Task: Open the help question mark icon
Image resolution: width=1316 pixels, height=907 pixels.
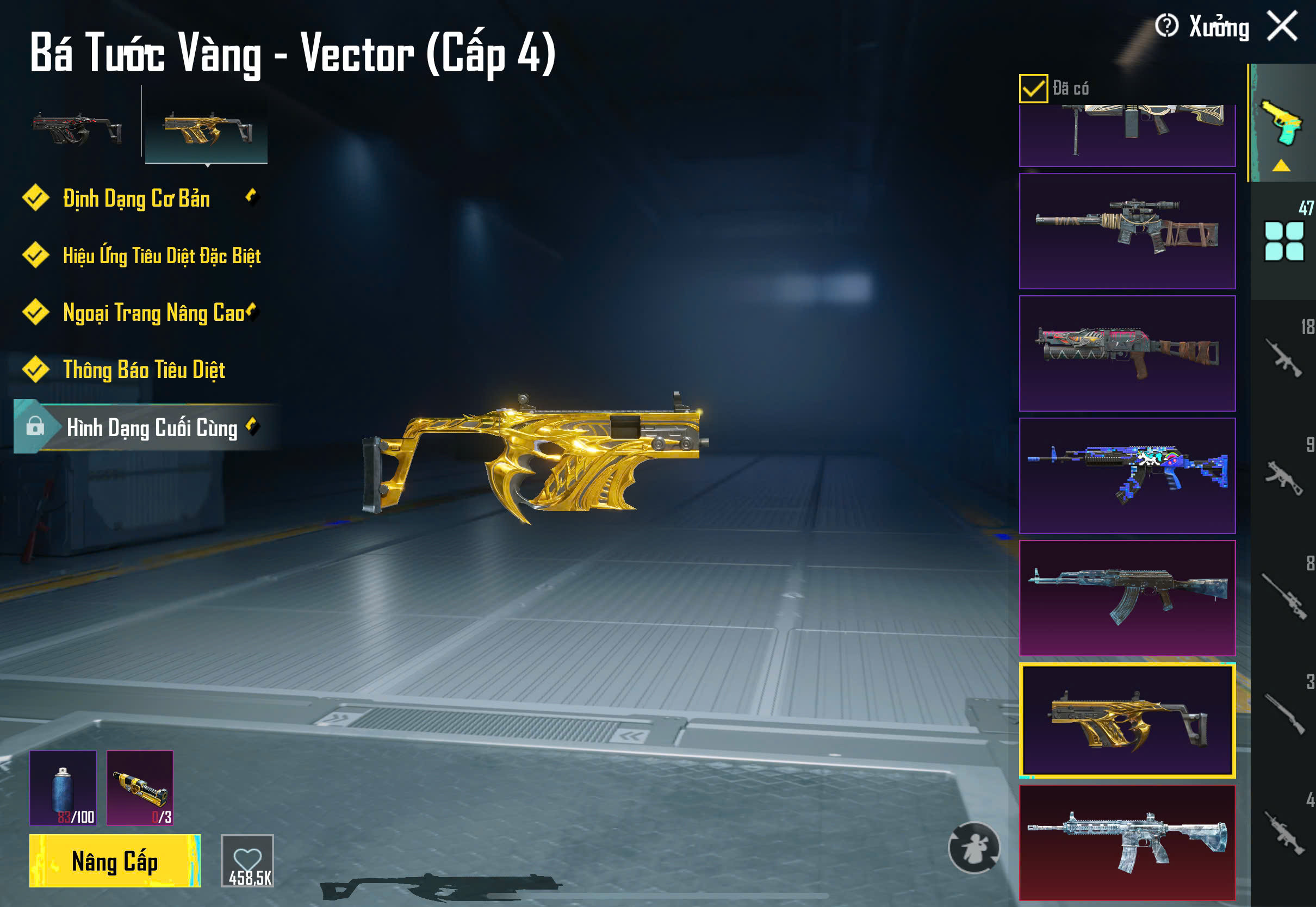Action: point(1166,26)
